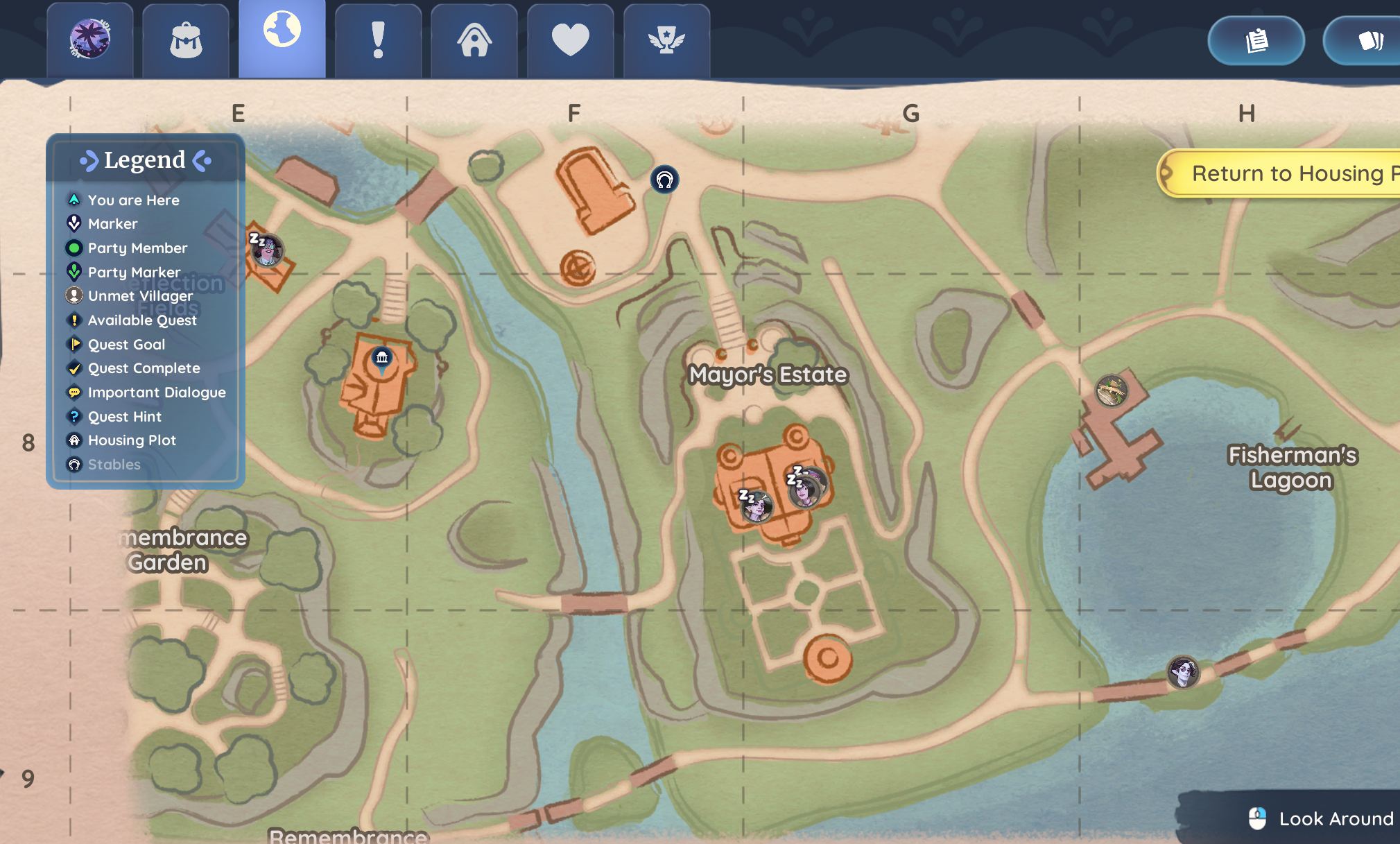Image resolution: width=1400 pixels, height=844 pixels.
Task: Click the museum building map marker
Action: 381,358
